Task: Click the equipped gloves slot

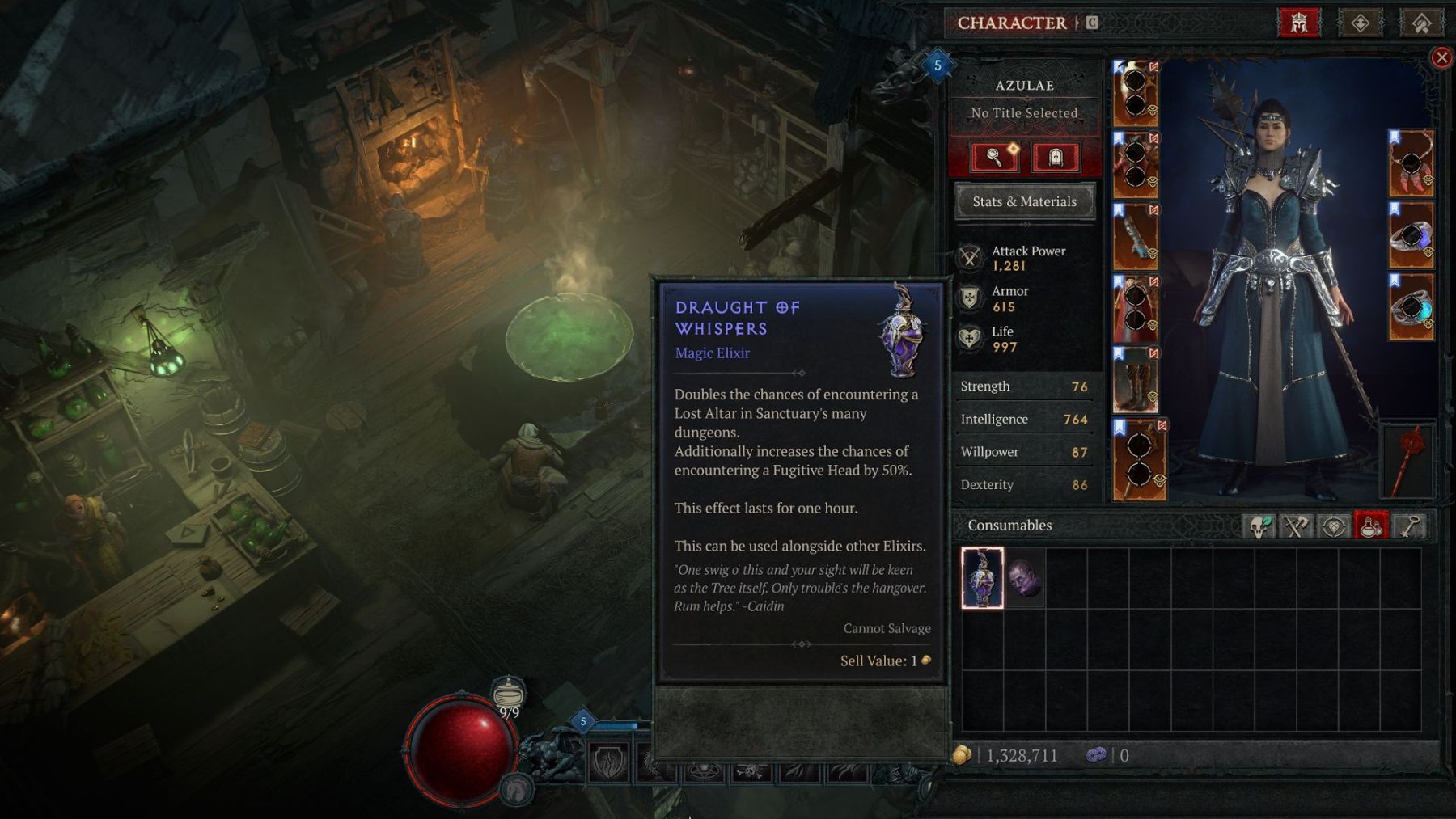Action: (x=1135, y=236)
